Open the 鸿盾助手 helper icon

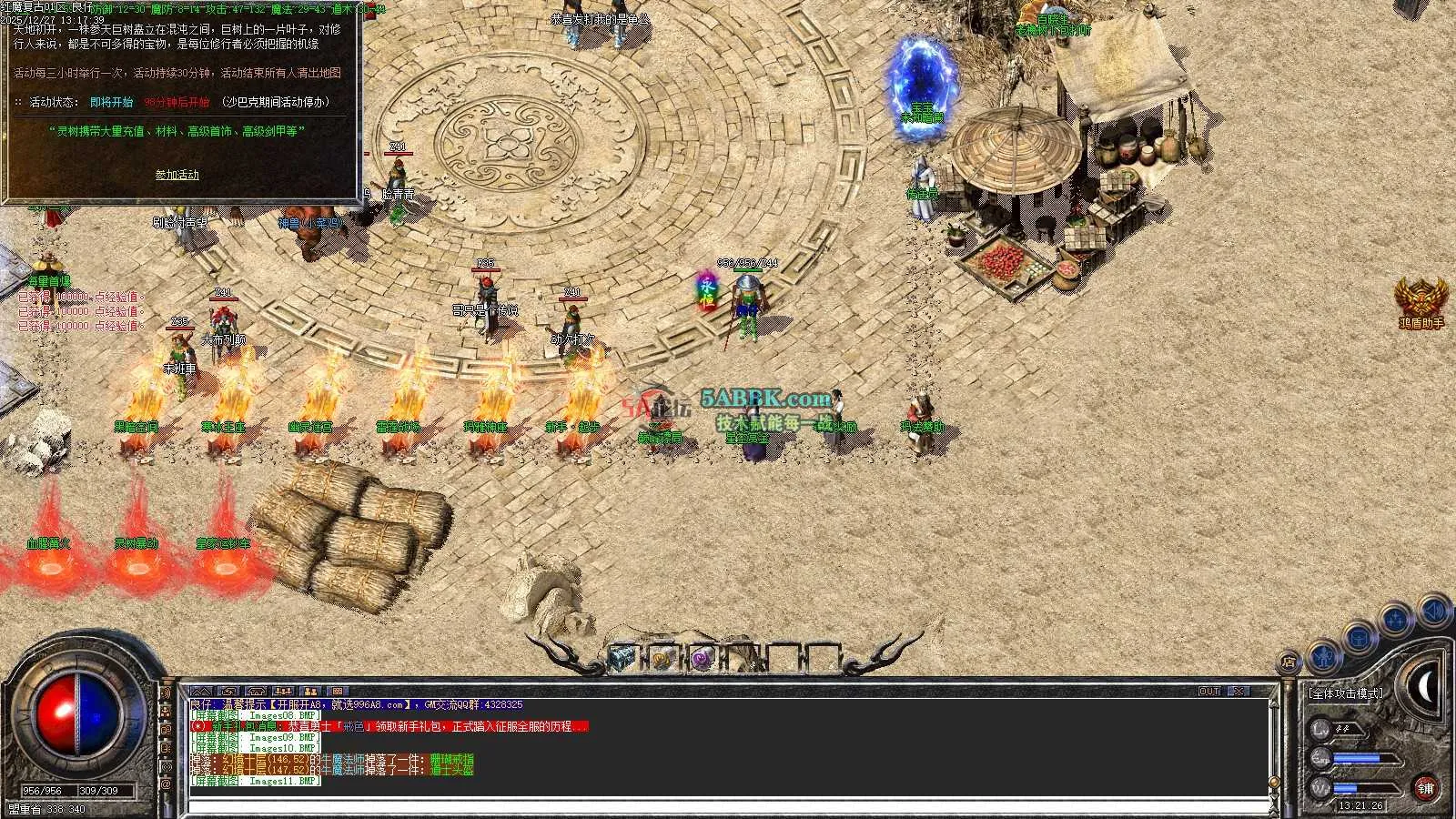1421,300
